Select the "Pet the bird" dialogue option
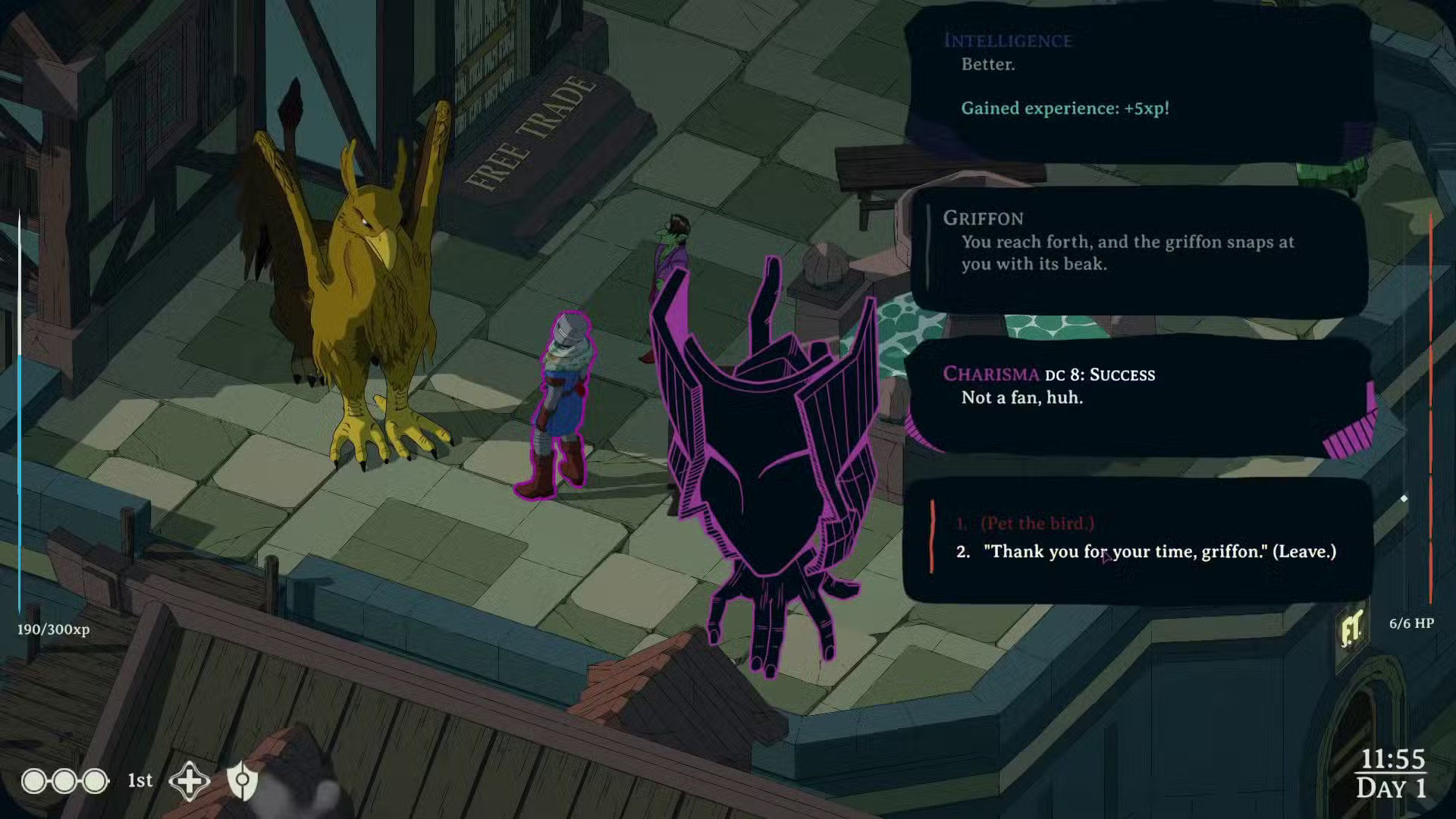The image size is (1456, 819). pyautogui.click(x=1037, y=523)
